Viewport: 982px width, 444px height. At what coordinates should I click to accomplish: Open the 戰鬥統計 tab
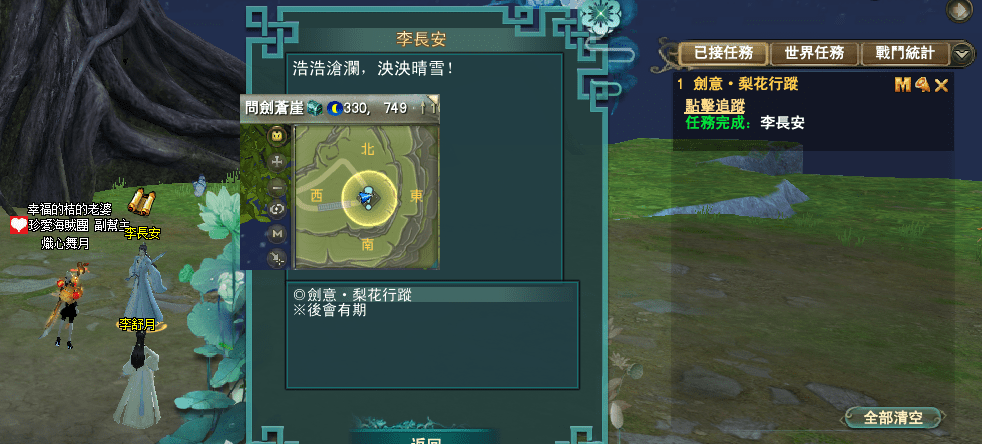pyautogui.click(x=904, y=53)
